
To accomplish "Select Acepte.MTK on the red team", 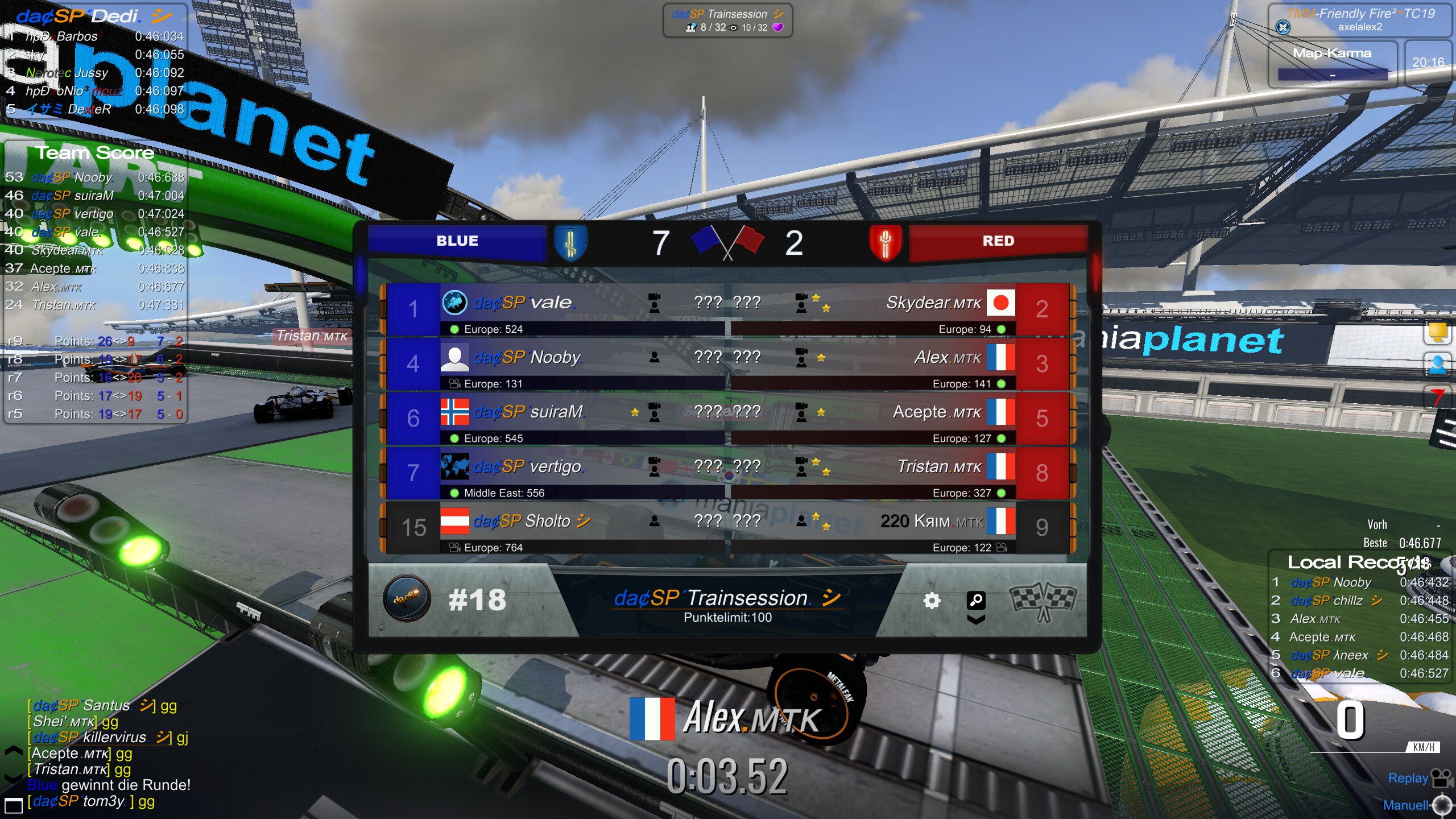I will [902, 418].
